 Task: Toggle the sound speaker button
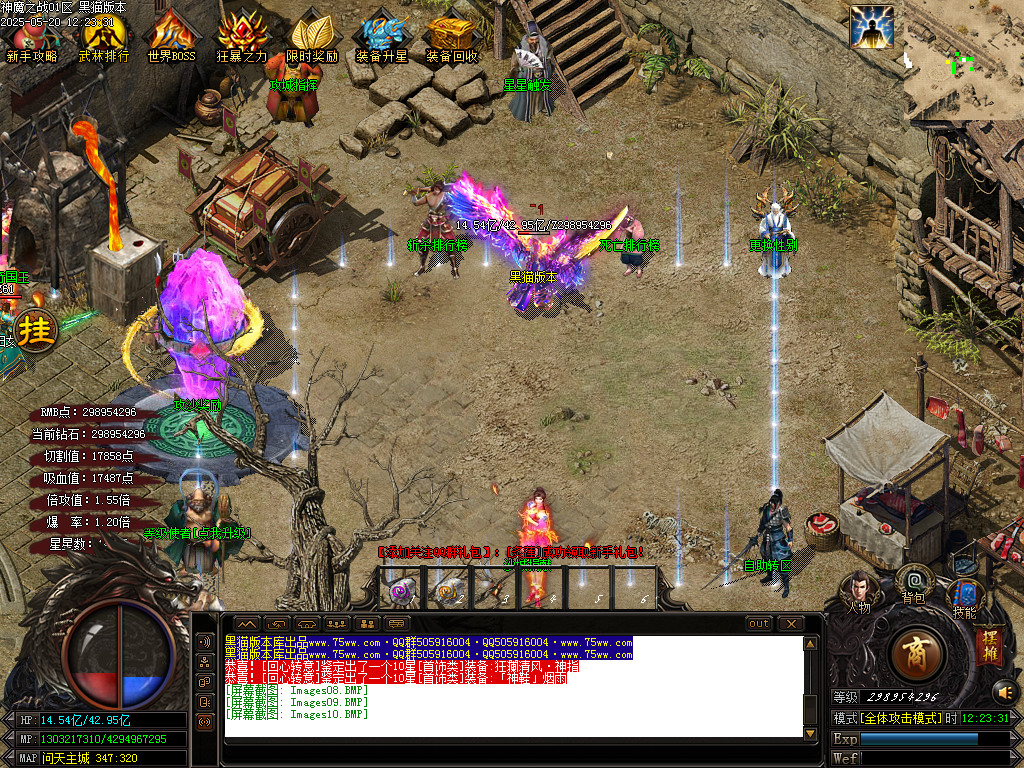[1003, 691]
